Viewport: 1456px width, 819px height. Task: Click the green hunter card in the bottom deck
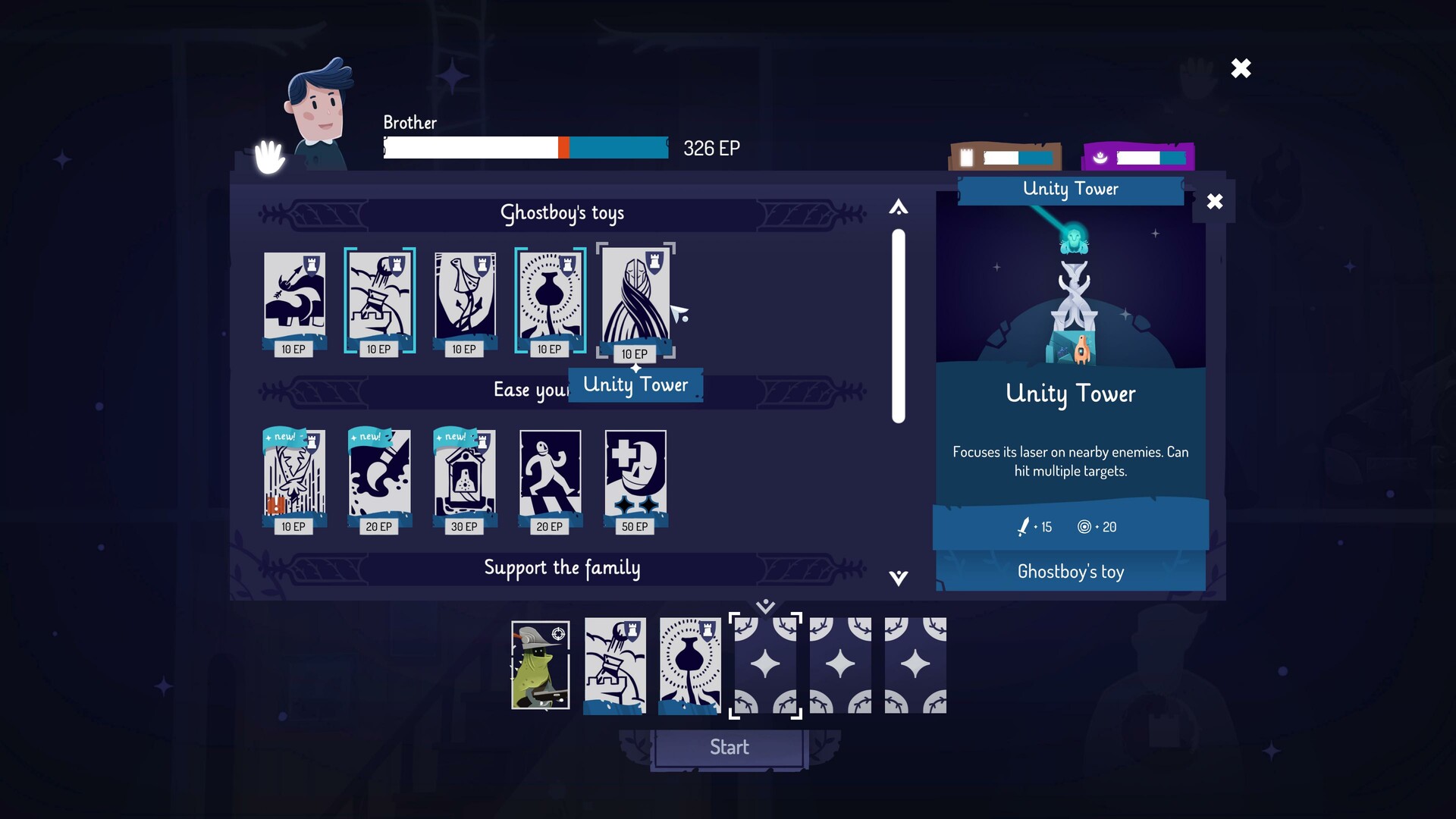coord(540,666)
